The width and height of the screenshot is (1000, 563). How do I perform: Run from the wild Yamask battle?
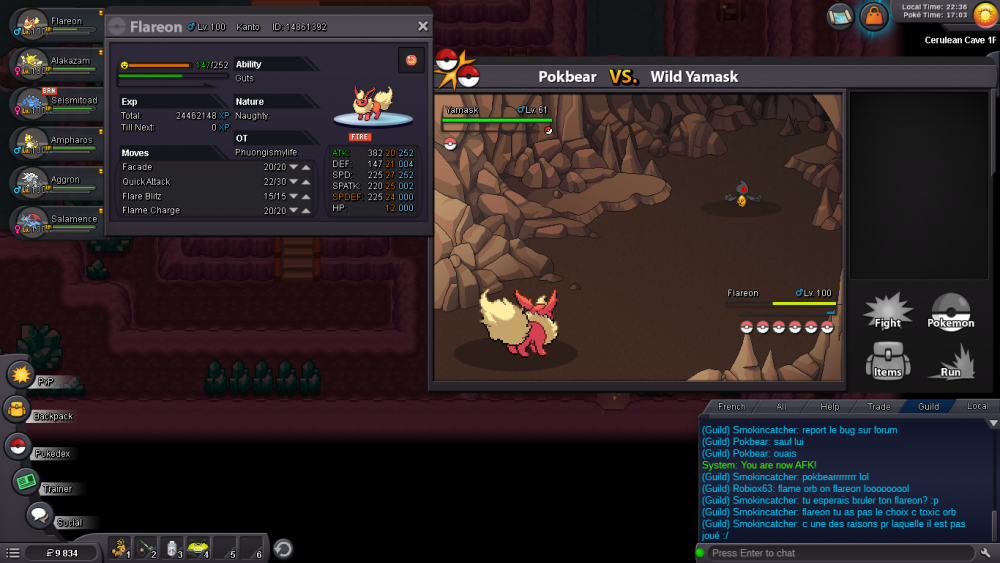[951, 360]
